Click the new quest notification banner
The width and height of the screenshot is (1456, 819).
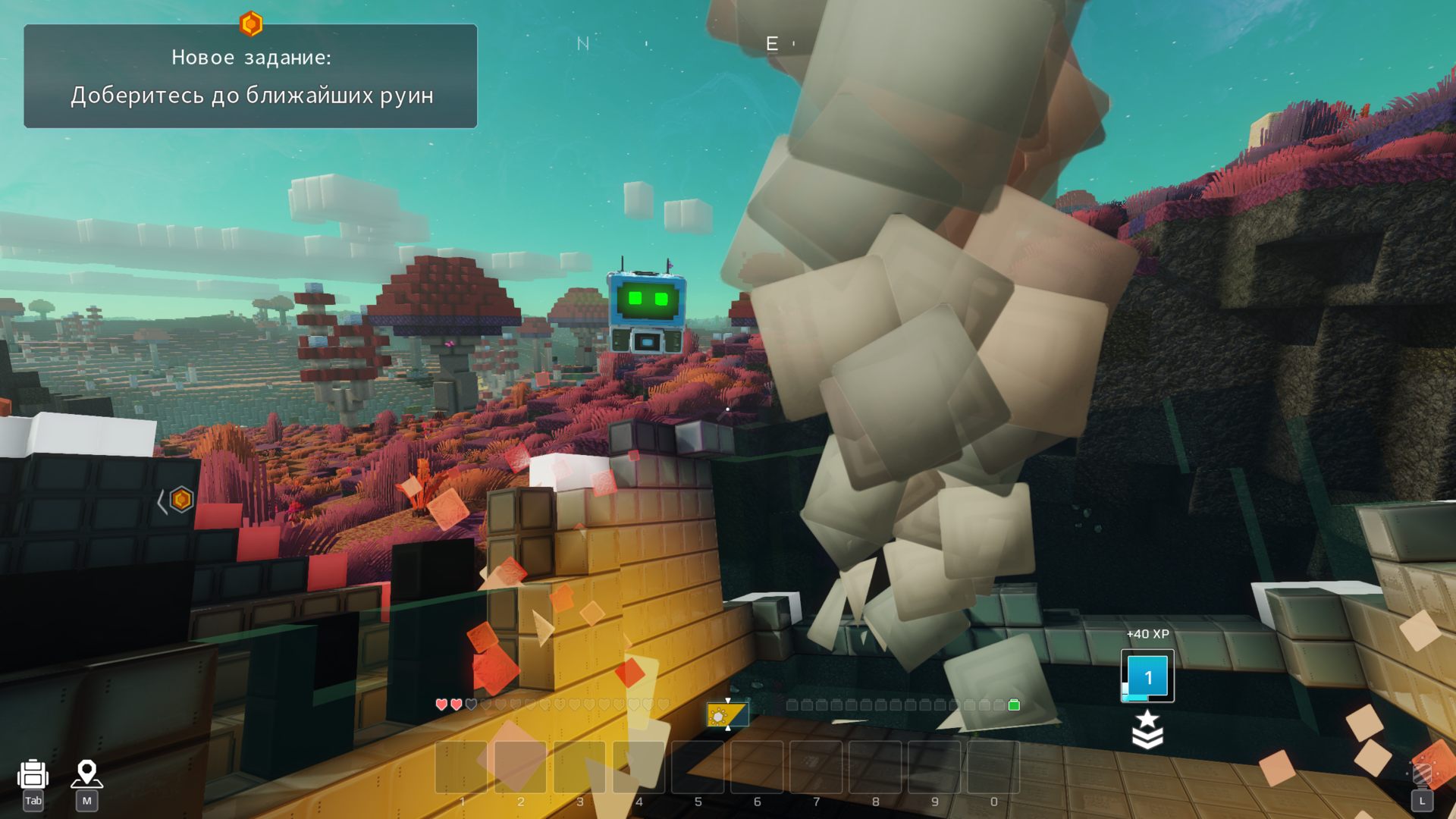250,77
